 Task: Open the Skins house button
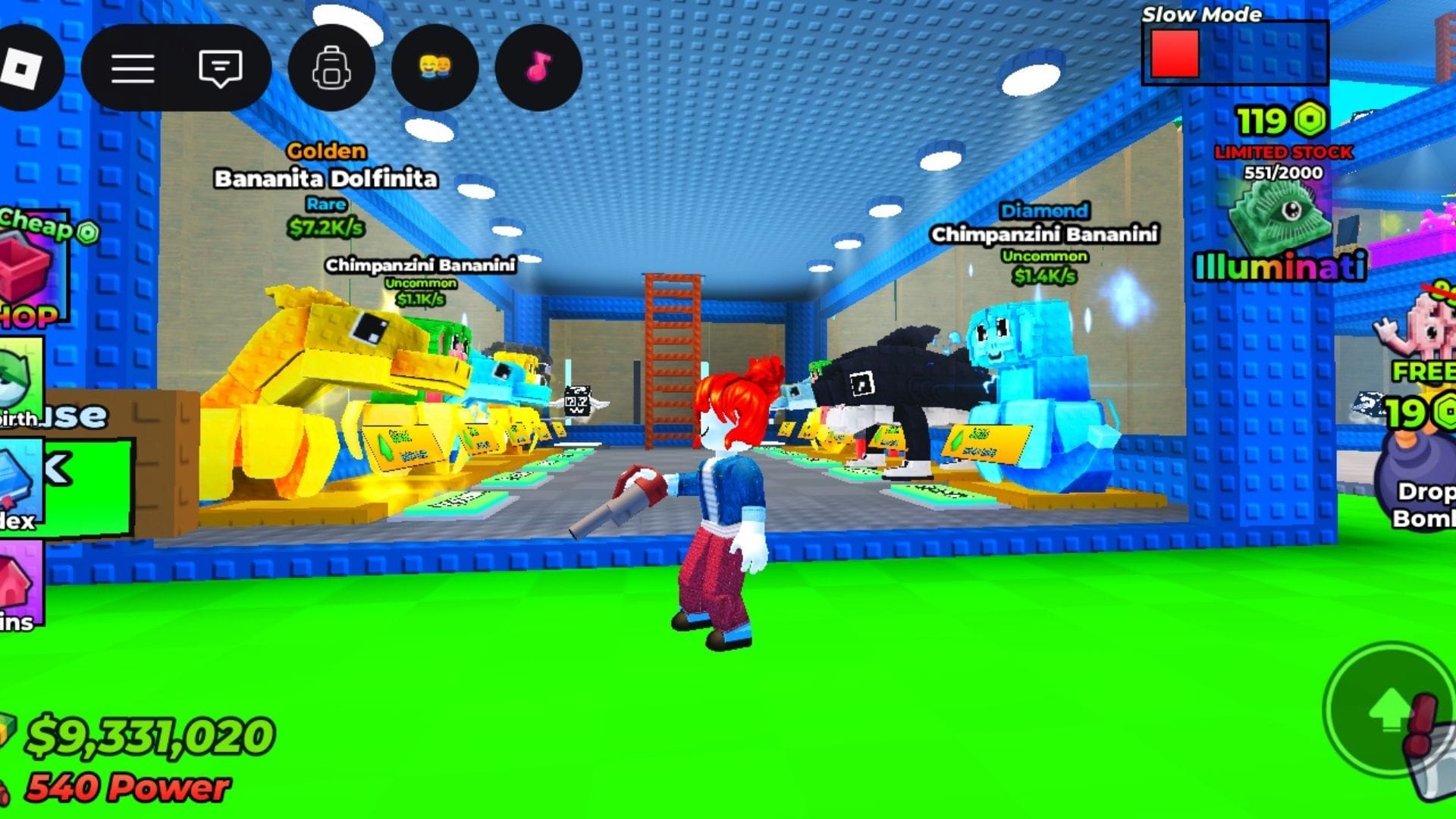pos(20,584)
